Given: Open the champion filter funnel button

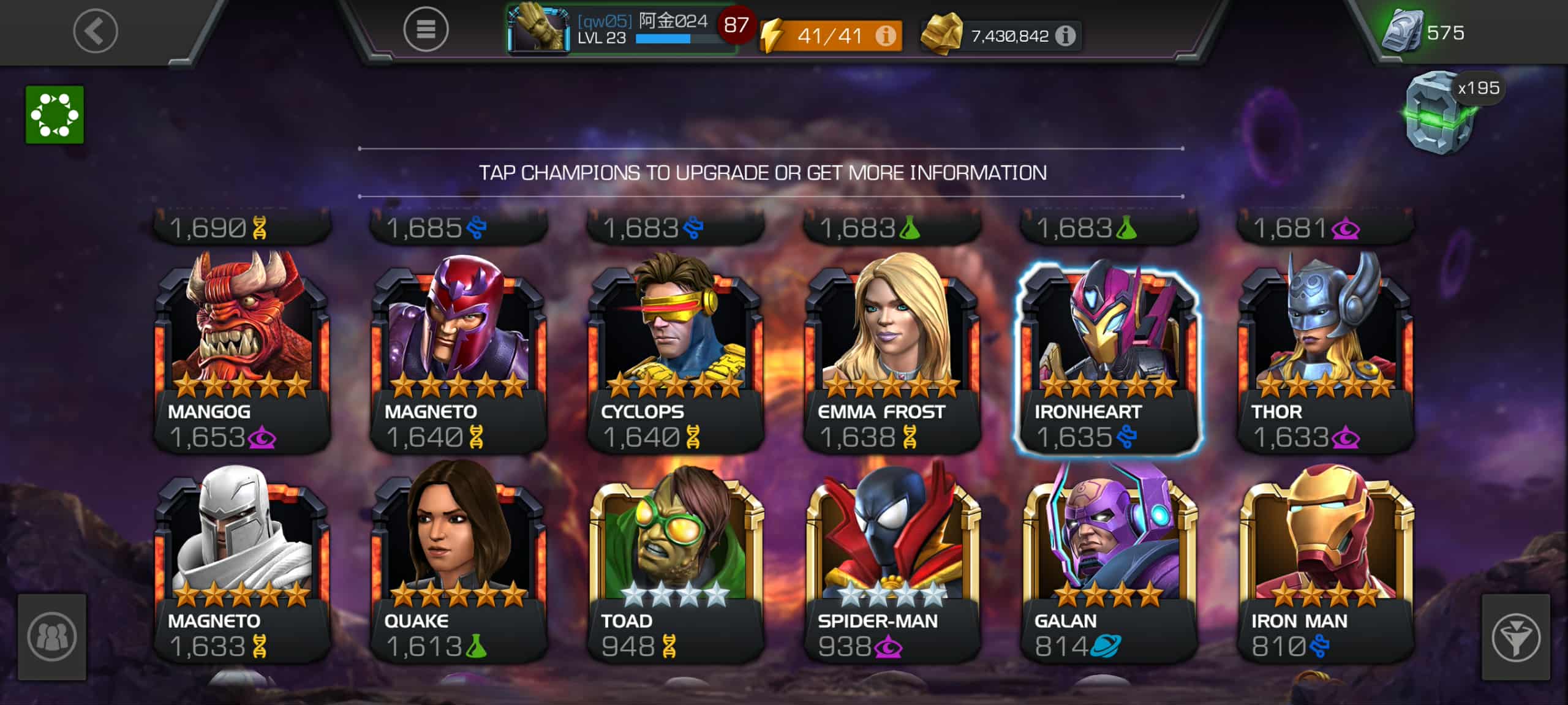Looking at the screenshot, I should (x=1515, y=637).
